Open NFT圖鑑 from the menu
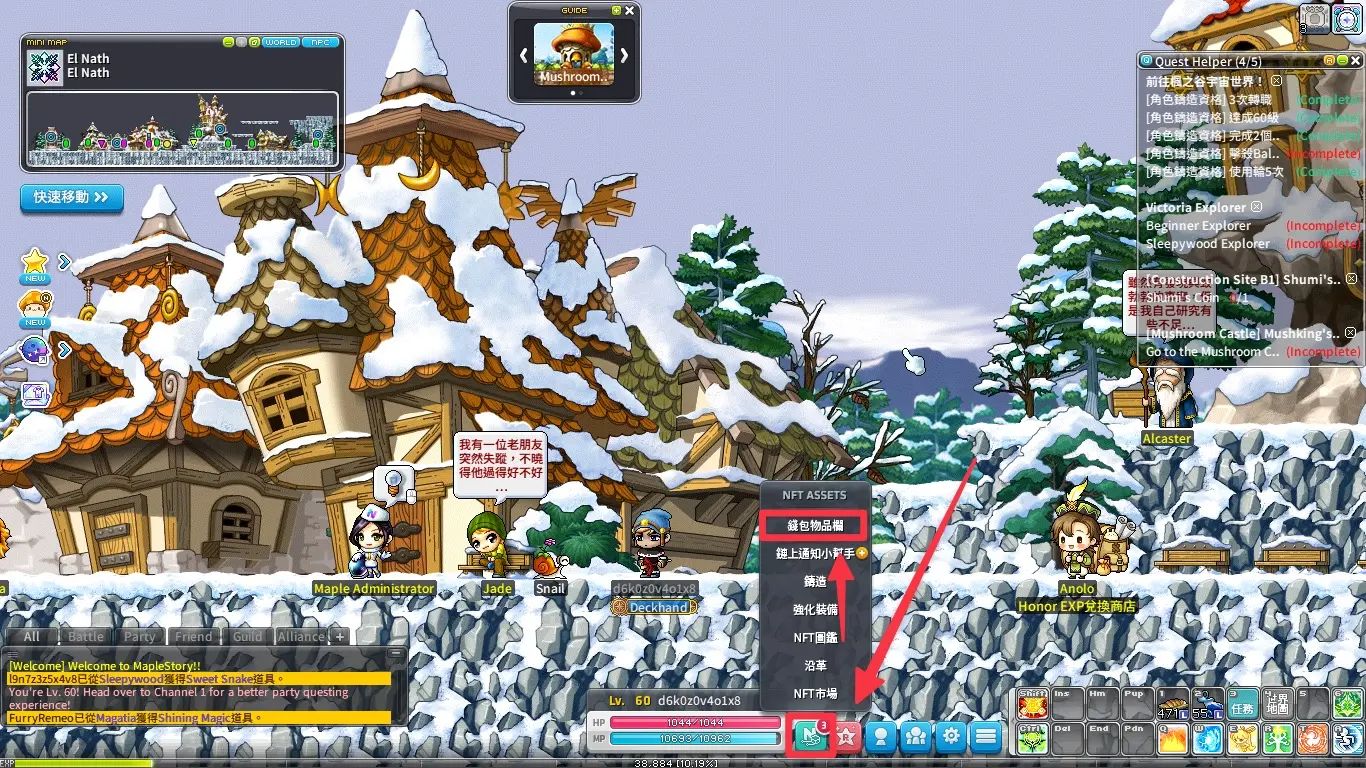This screenshot has width=1366, height=768. point(815,637)
